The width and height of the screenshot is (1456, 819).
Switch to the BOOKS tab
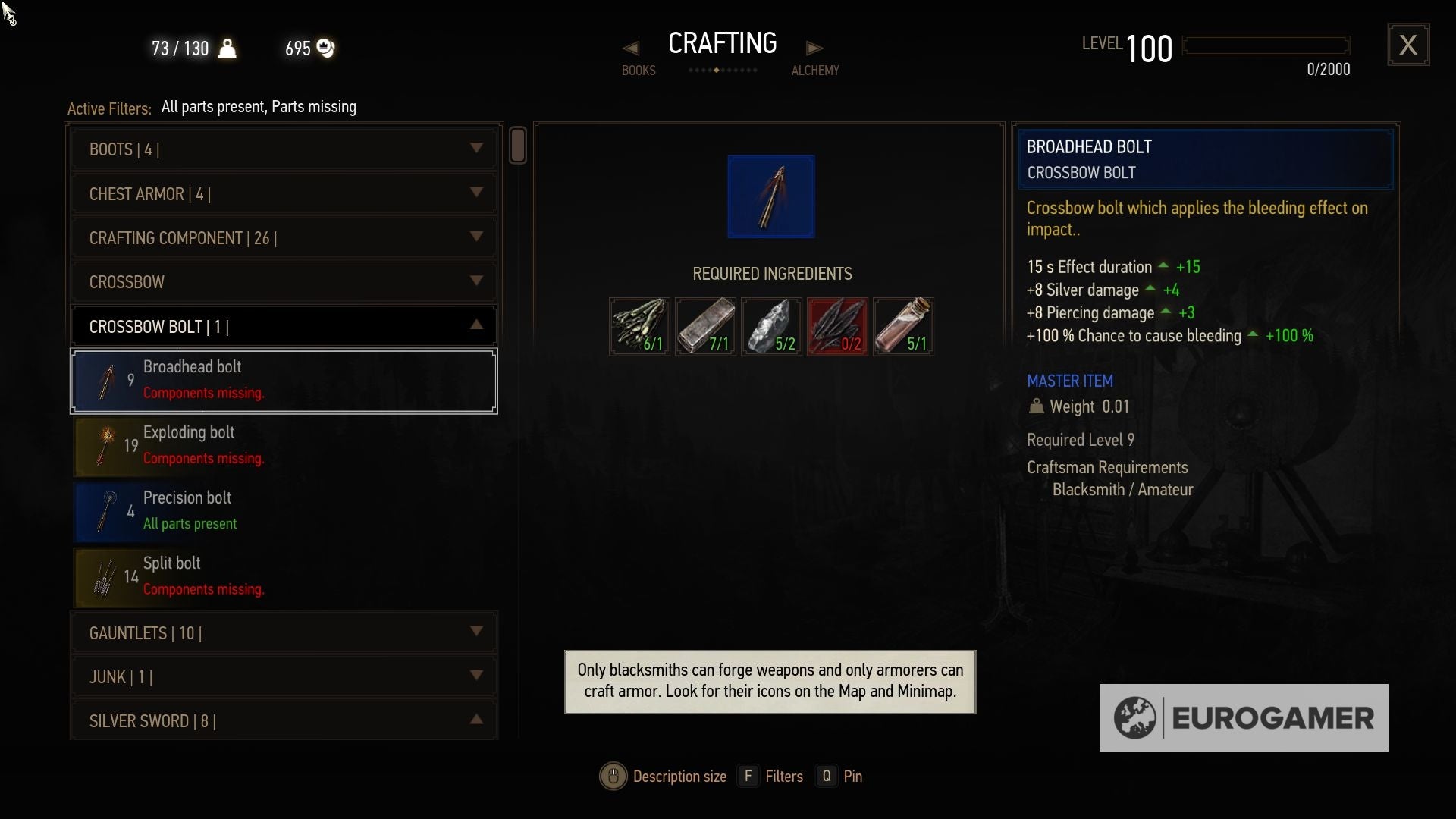[x=638, y=57]
